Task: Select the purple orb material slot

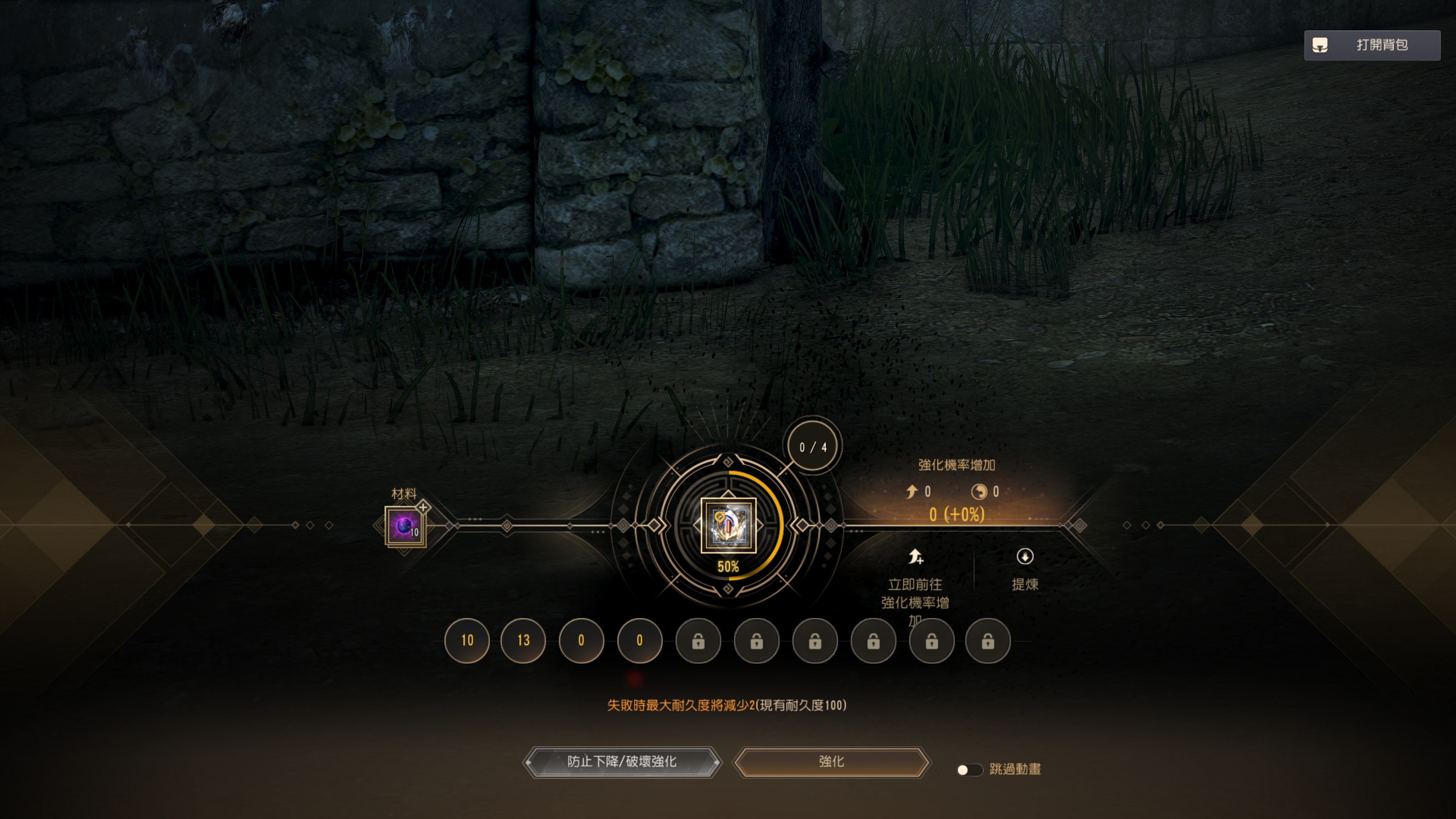Action: click(405, 526)
